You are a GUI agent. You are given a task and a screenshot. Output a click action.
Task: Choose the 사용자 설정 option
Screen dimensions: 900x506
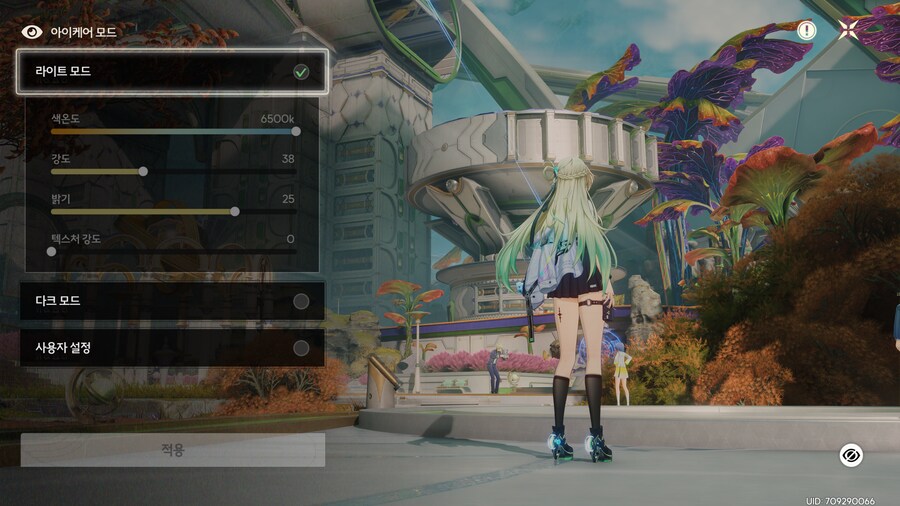(172, 348)
